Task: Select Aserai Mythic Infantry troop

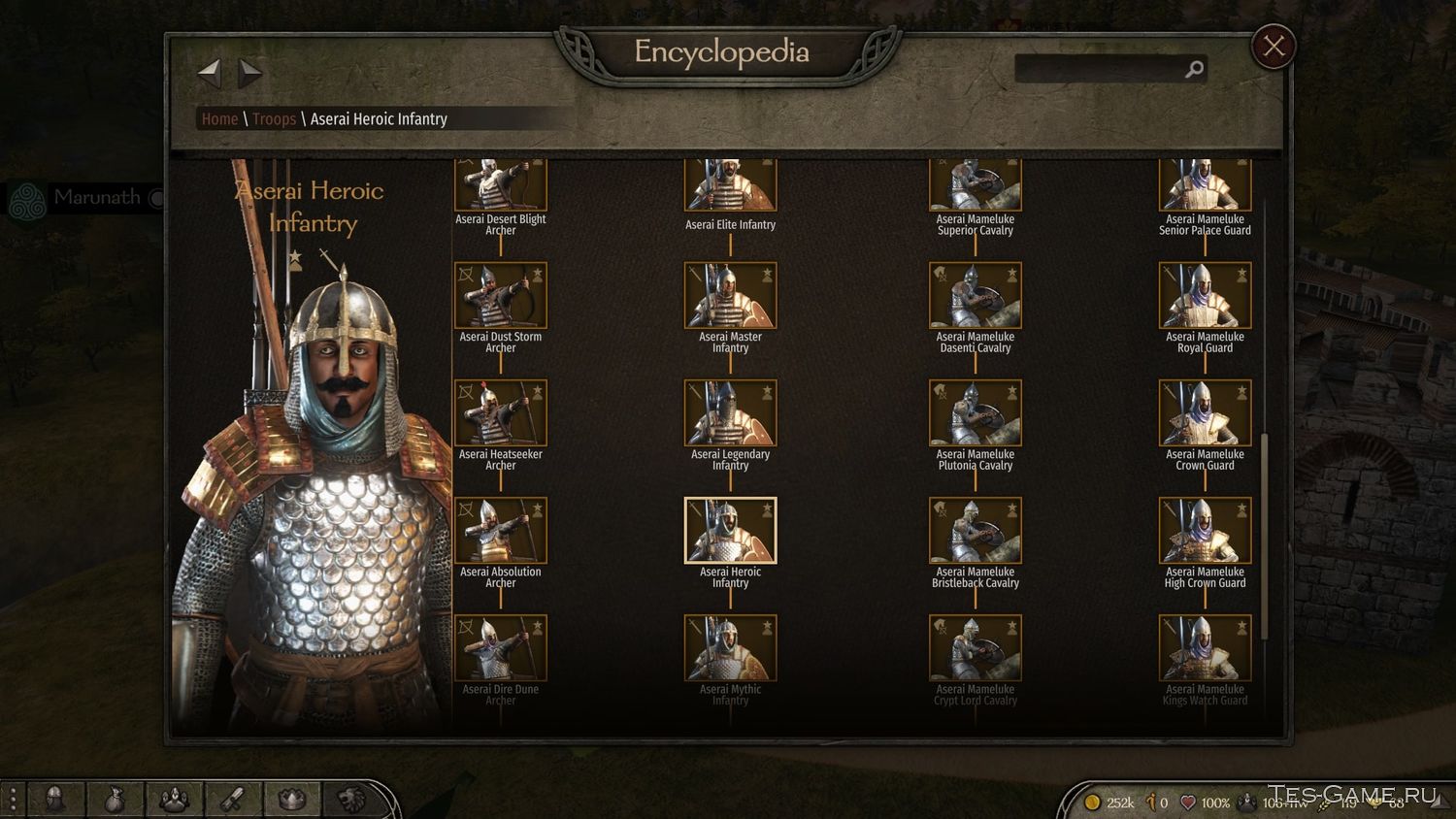Action: (730, 648)
